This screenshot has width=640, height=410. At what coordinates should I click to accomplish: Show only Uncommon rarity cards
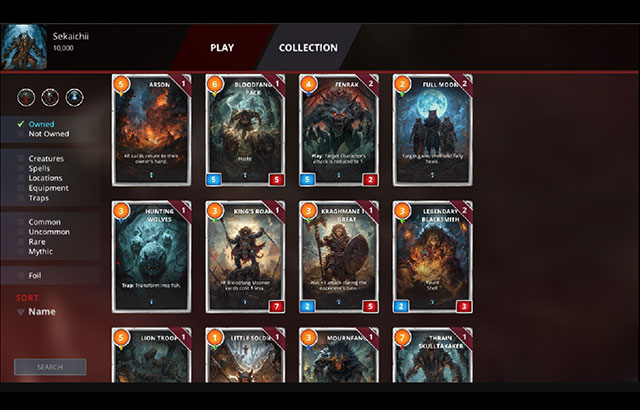[x=50, y=232]
